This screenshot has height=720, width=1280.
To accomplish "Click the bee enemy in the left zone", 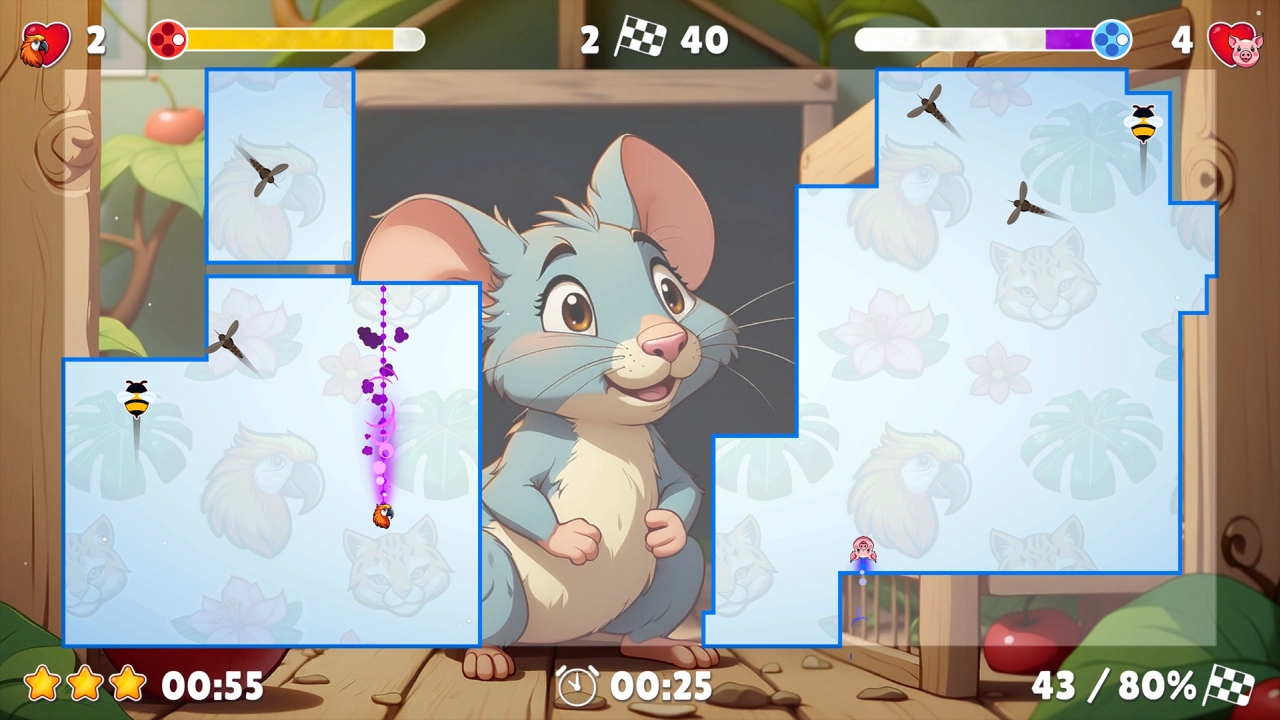I will tap(136, 396).
